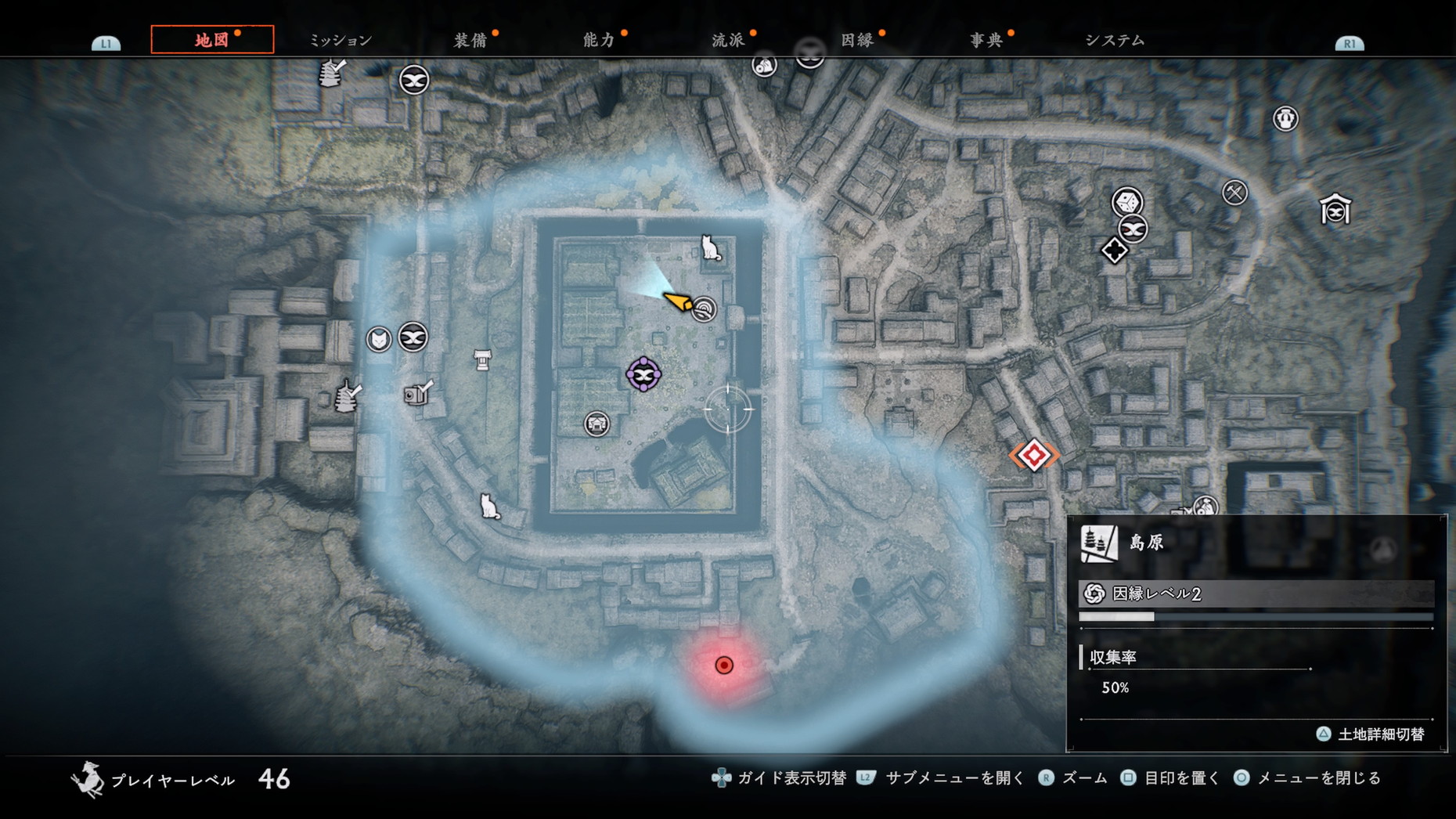Show the 事典 encyclopedia tab
1456x819 pixels.
[986, 40]
